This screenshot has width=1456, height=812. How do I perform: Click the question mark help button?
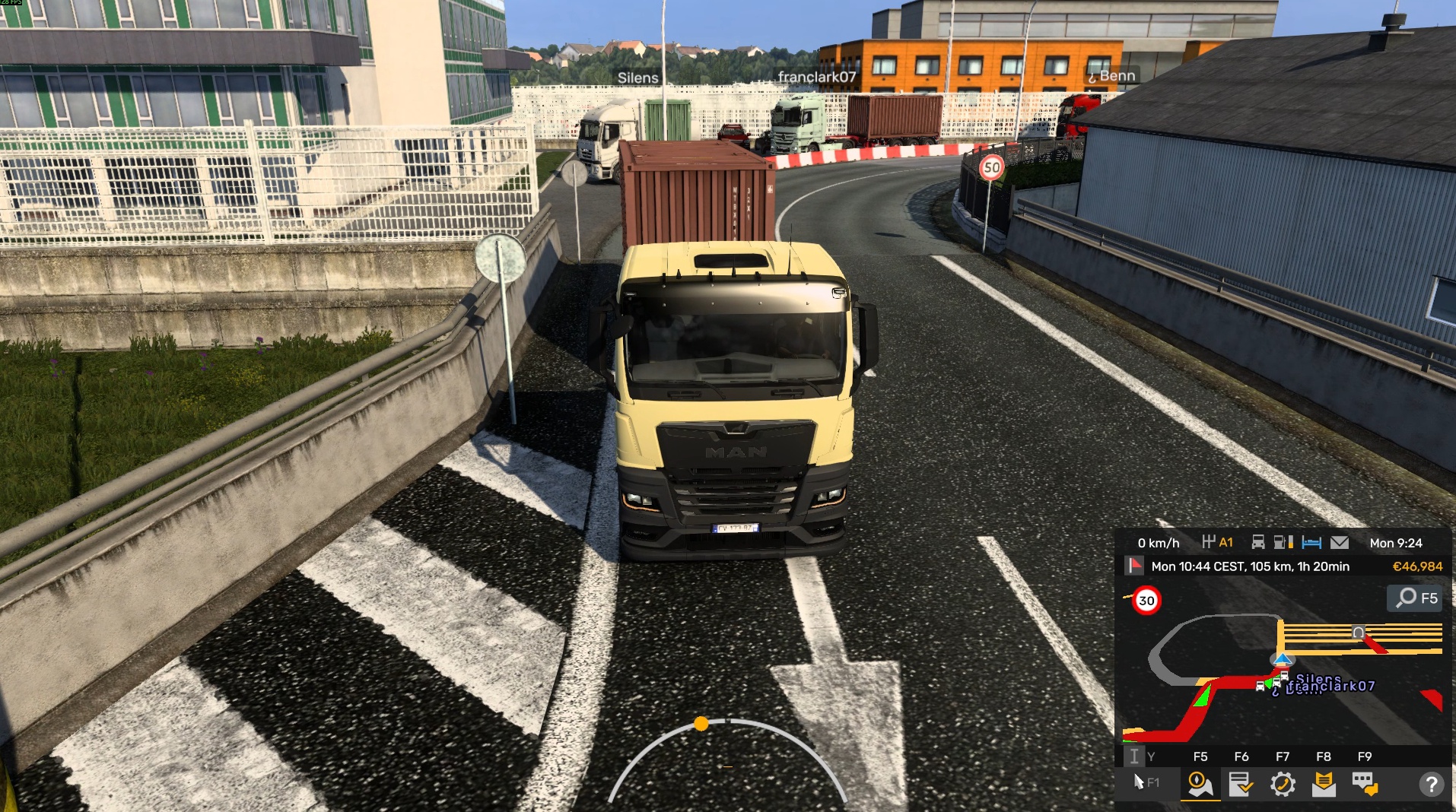[x=1431, y=784]
